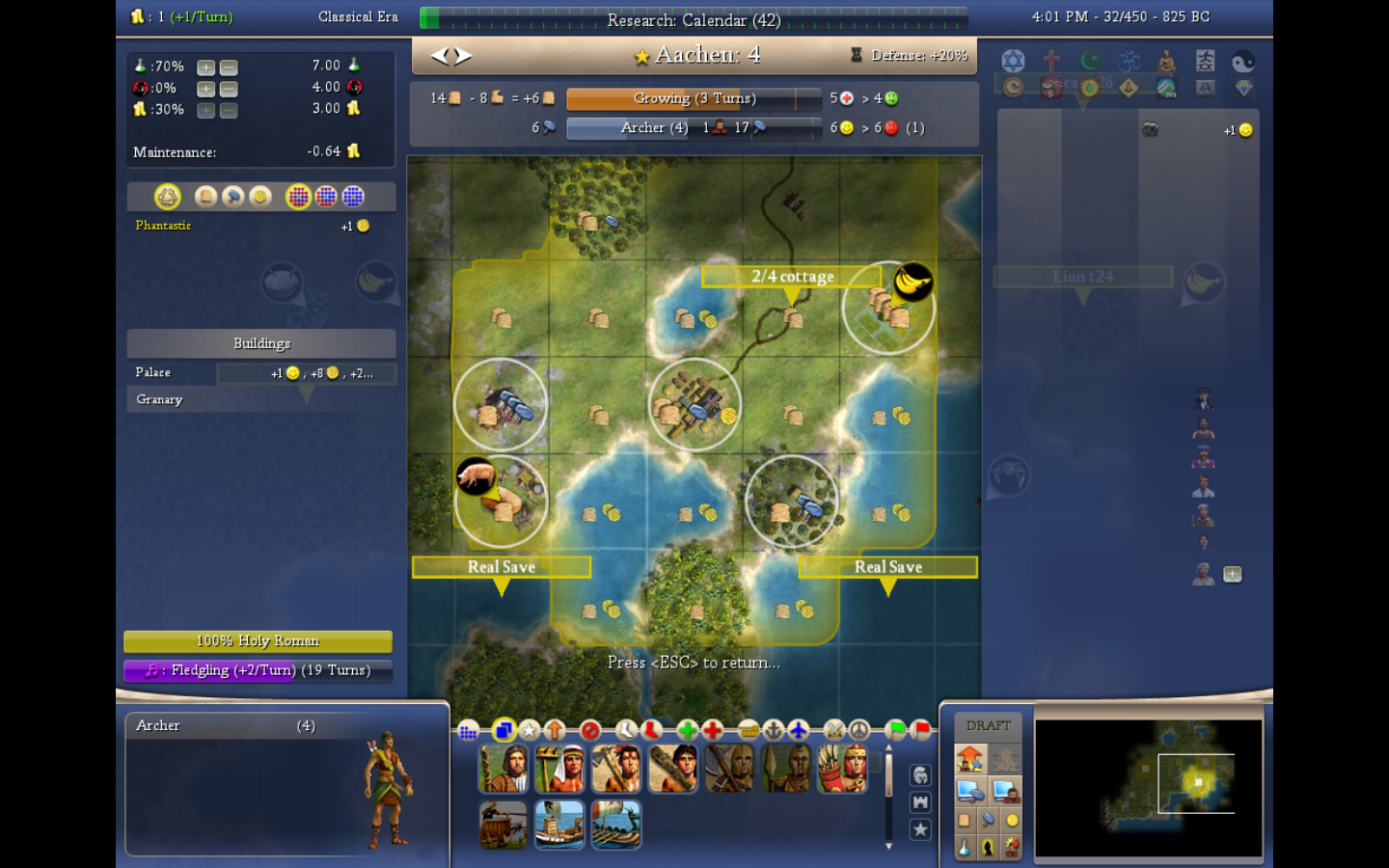
Task: Click the left arrow to view the previous city
Action: [x=439, y=55]
